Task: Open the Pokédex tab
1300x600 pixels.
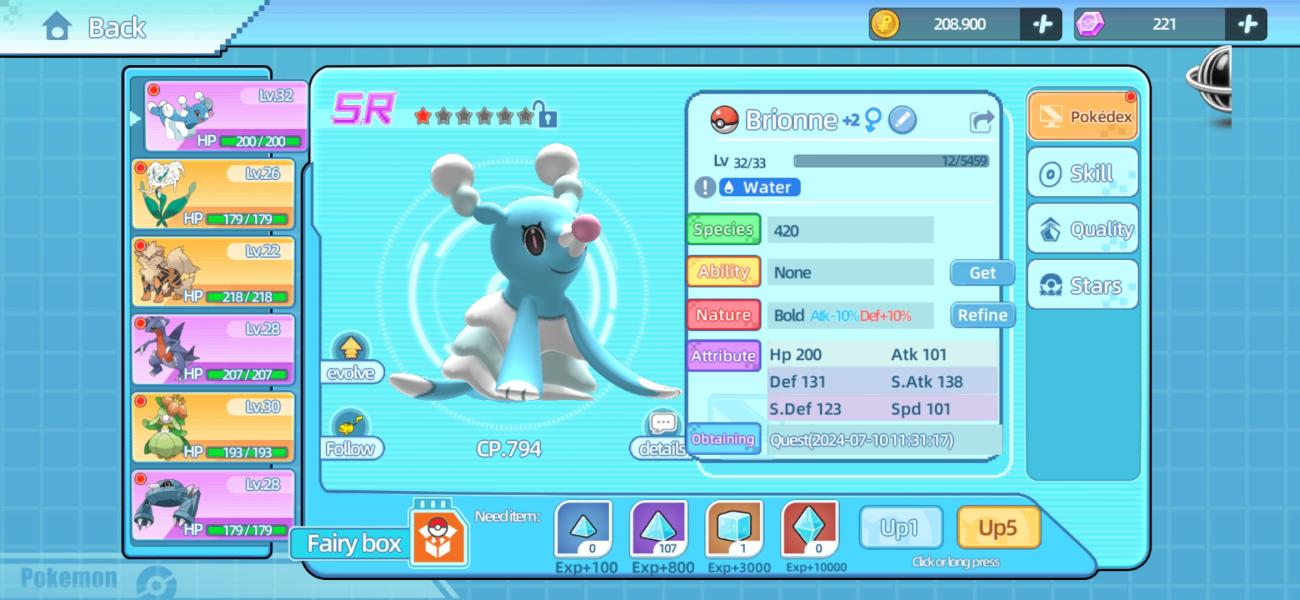Action: (1083, 117)
